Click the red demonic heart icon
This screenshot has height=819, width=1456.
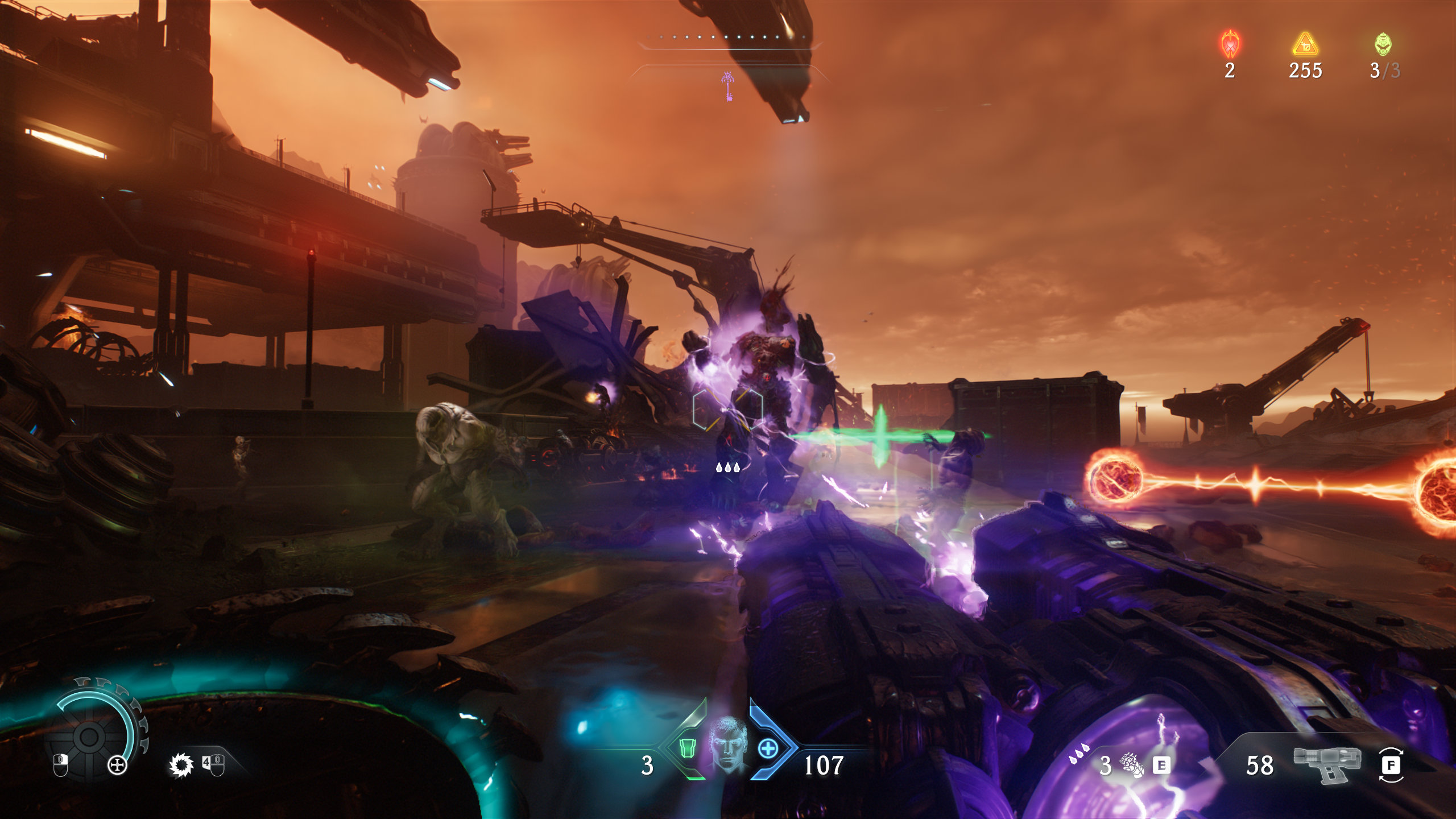click(1230, 44)
